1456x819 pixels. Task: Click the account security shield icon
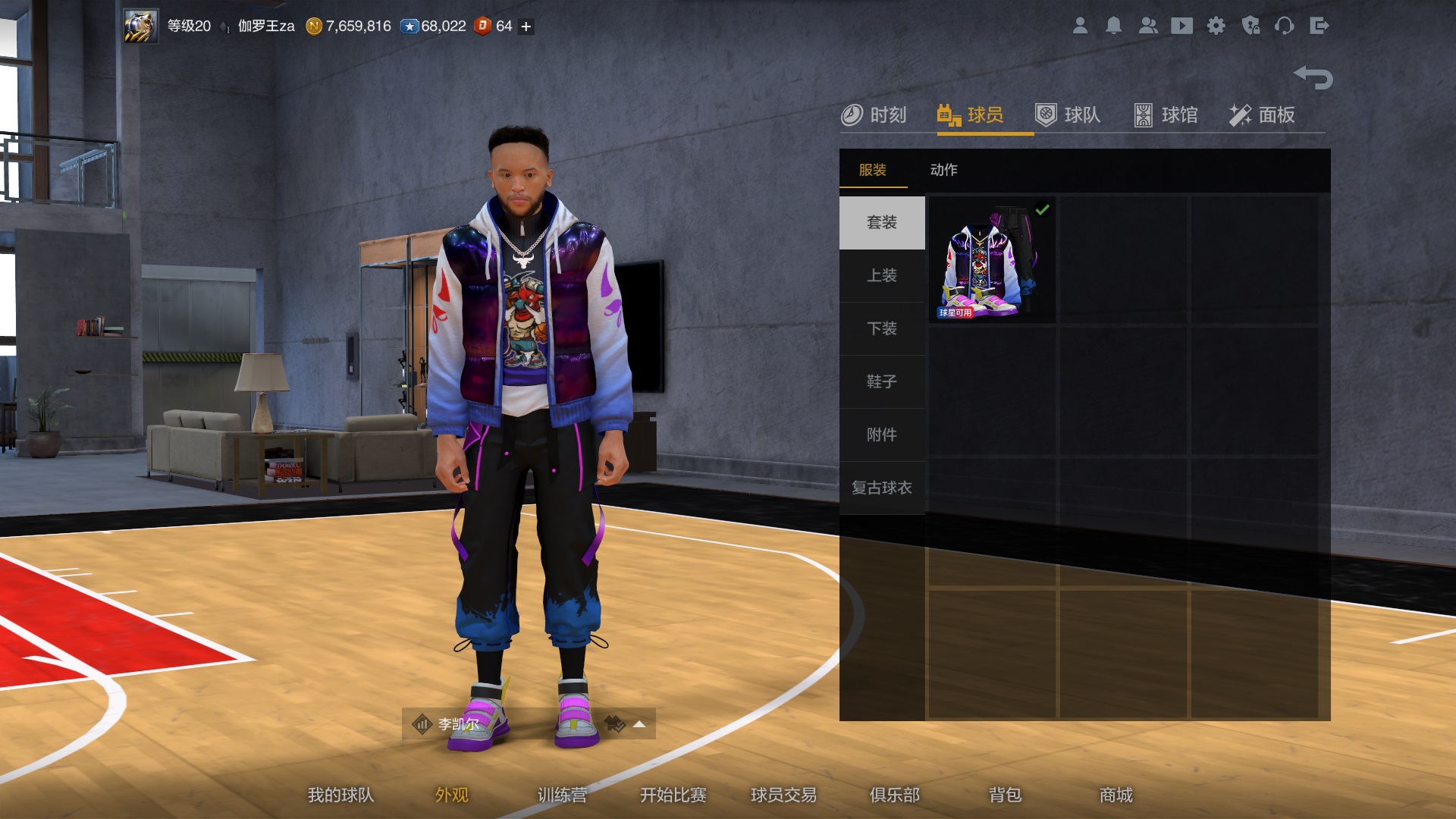1252,26
